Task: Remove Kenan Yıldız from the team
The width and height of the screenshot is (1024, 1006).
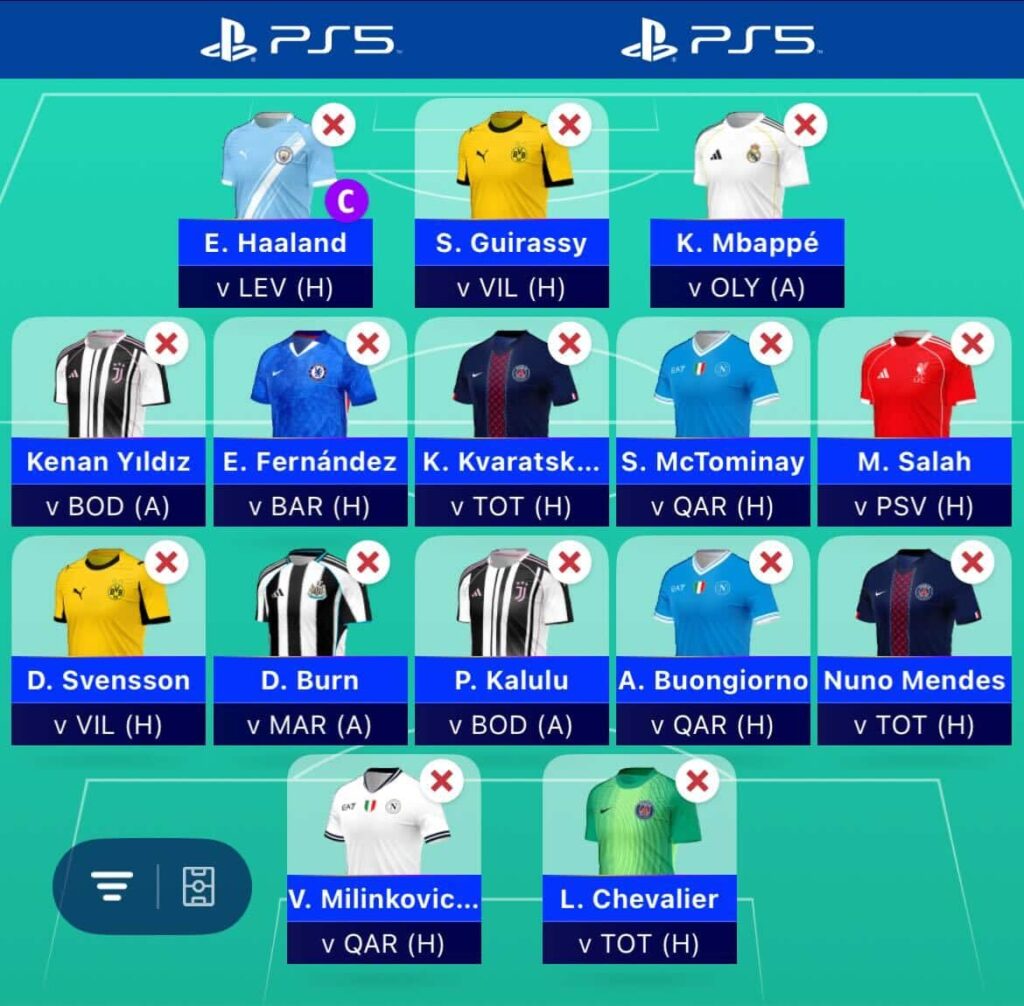Action: click(x=166, y=344)
